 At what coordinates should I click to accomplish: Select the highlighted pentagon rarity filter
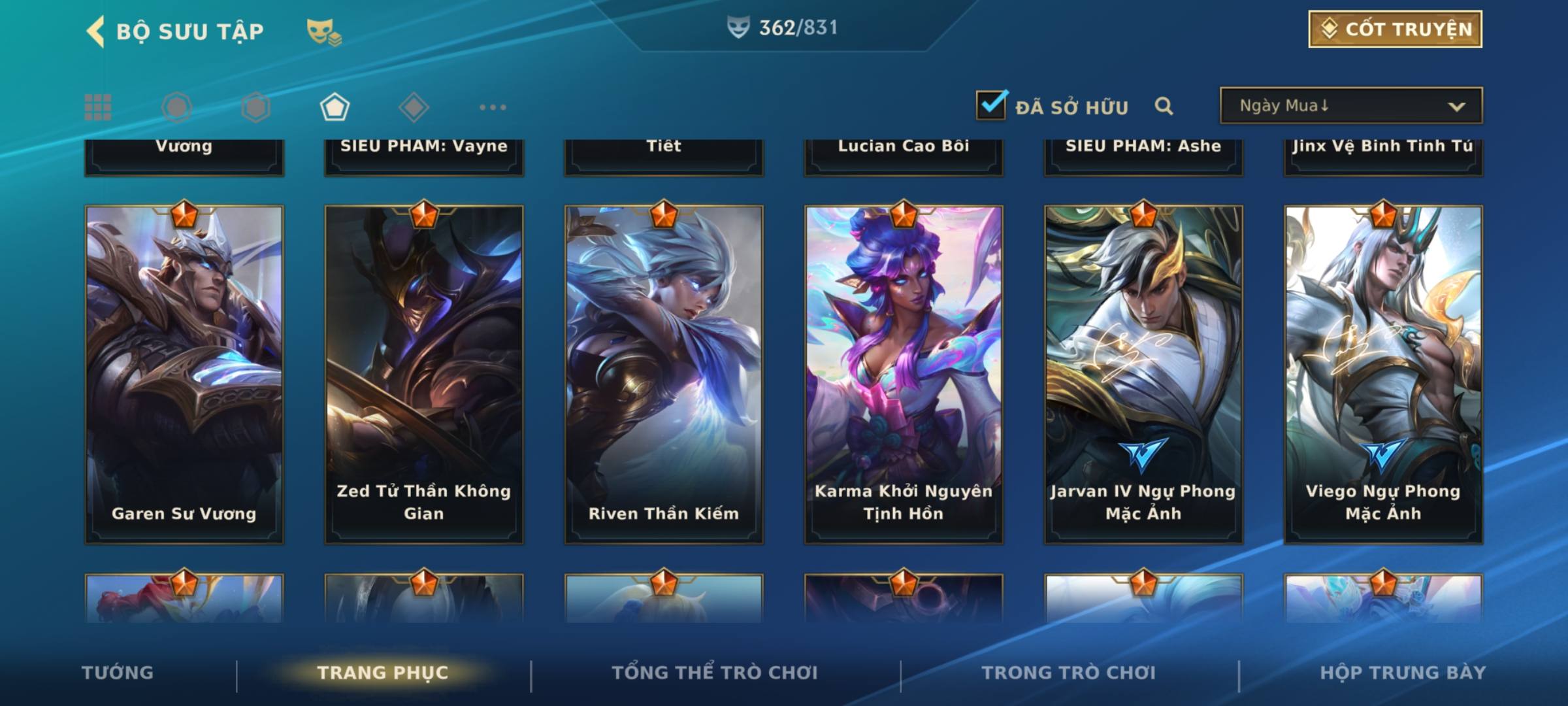(335, 107)
